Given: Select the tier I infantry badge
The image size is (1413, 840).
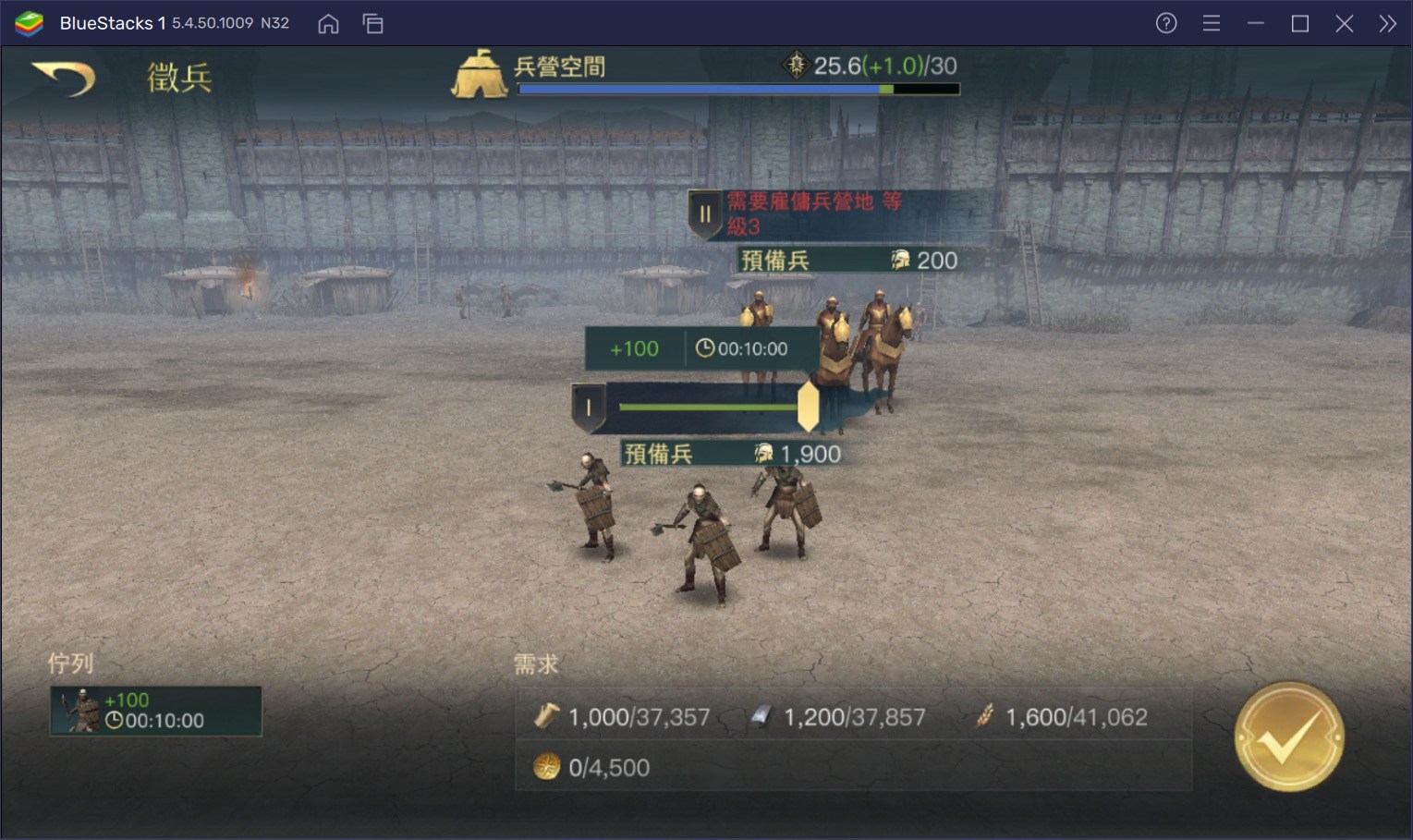Looking at the screenshot, I should click(588, 408).
